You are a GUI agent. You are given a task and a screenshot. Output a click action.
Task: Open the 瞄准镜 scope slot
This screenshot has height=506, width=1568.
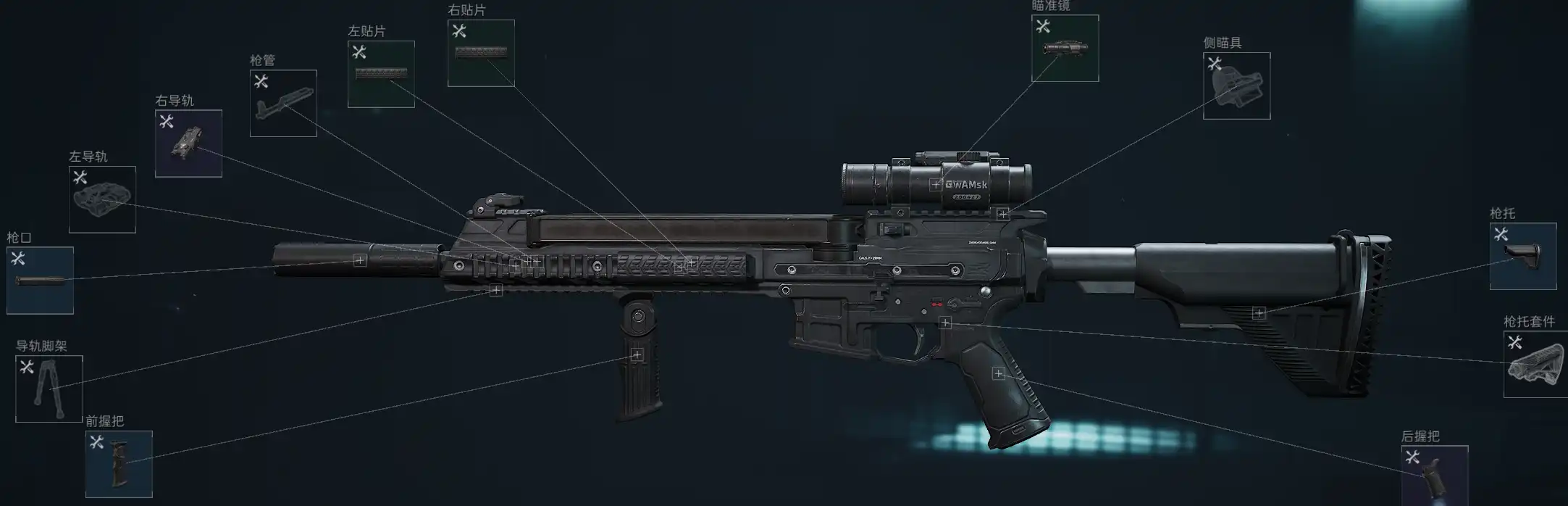tap(1065, 49)
